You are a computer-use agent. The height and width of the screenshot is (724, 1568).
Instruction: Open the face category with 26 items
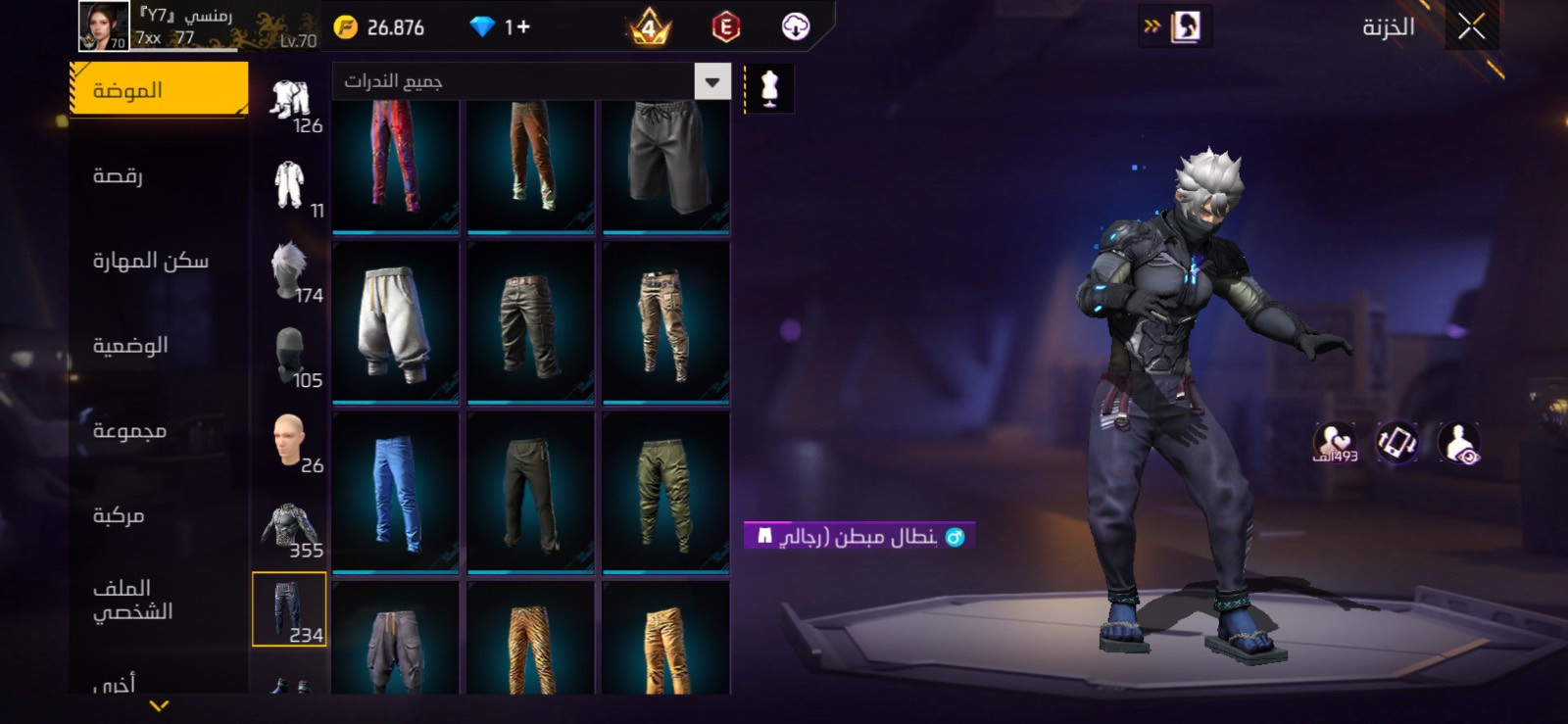[x=290, y=442]
